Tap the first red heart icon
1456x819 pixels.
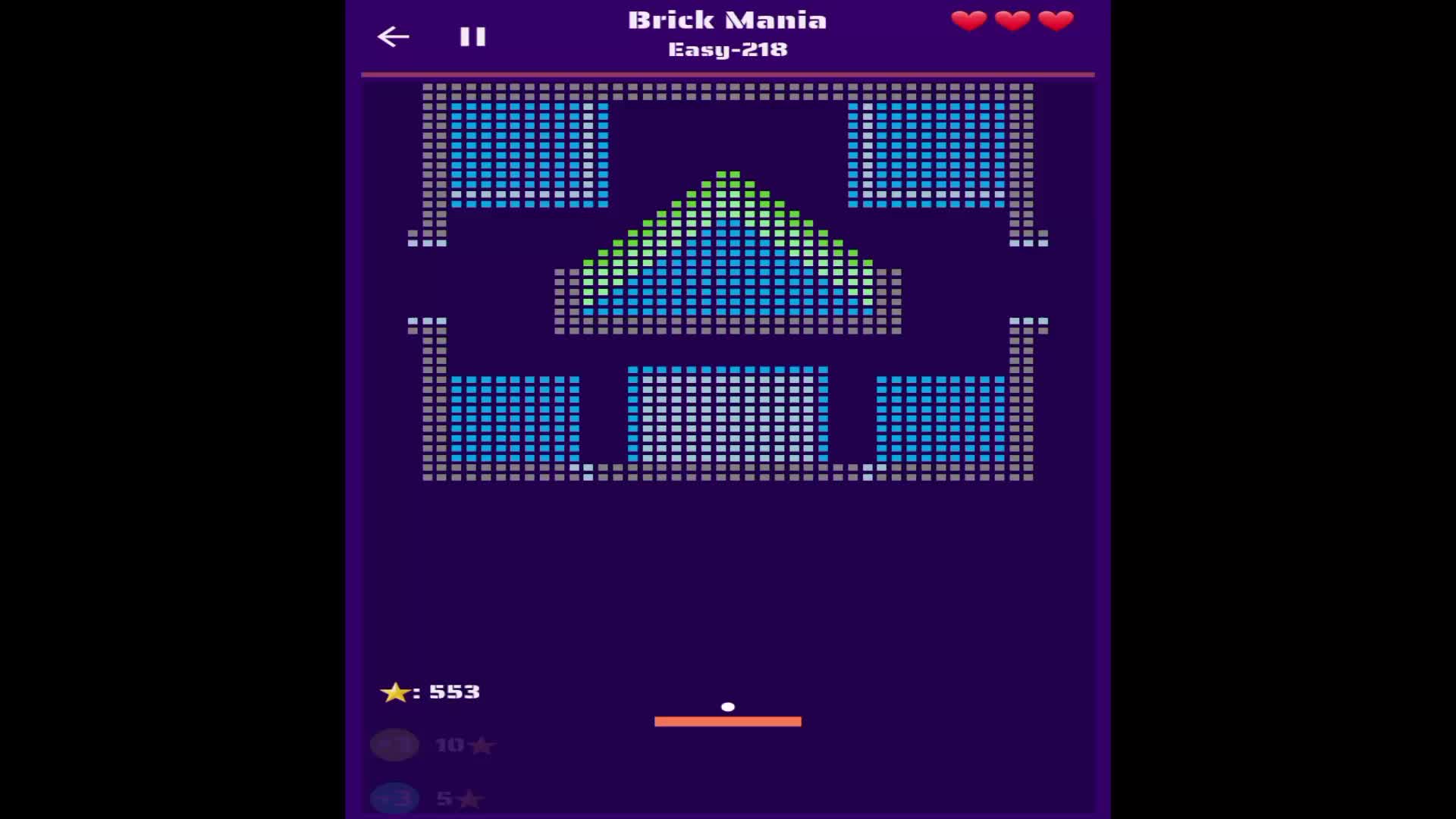(x=968, y=20)
